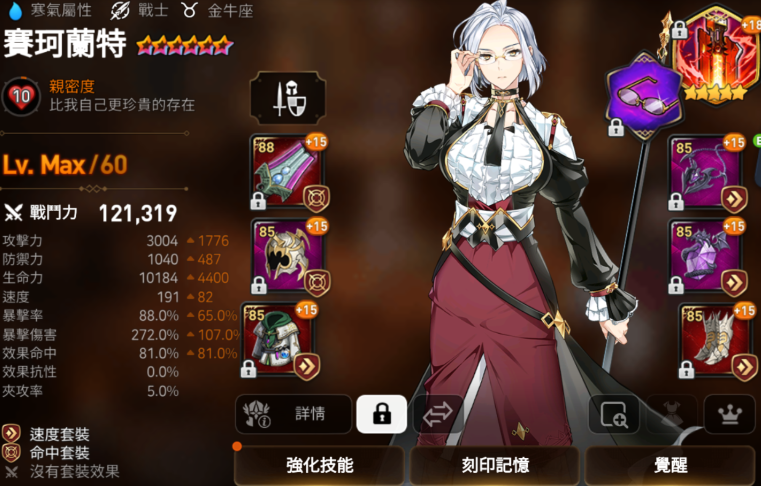Viewport: 761px width, 486px height.
Task: Open the magnifier zoom view button
Action: 613,414
